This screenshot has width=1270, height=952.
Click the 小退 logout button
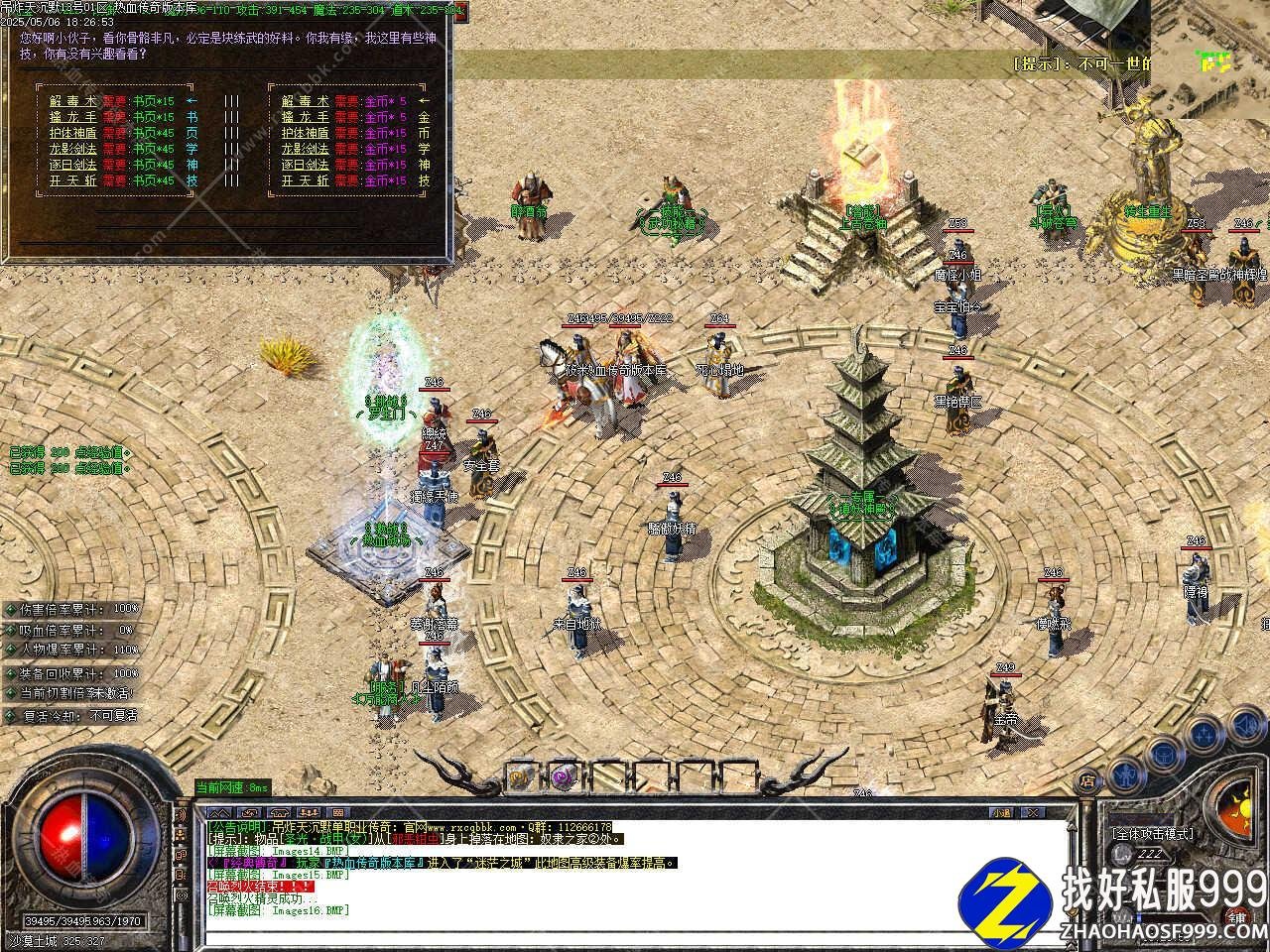click(999, 812)
